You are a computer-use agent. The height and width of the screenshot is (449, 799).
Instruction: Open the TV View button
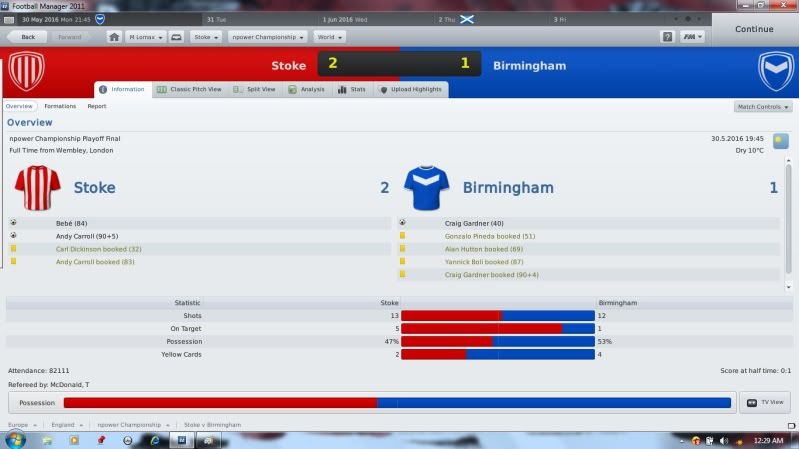coord(766,403)
